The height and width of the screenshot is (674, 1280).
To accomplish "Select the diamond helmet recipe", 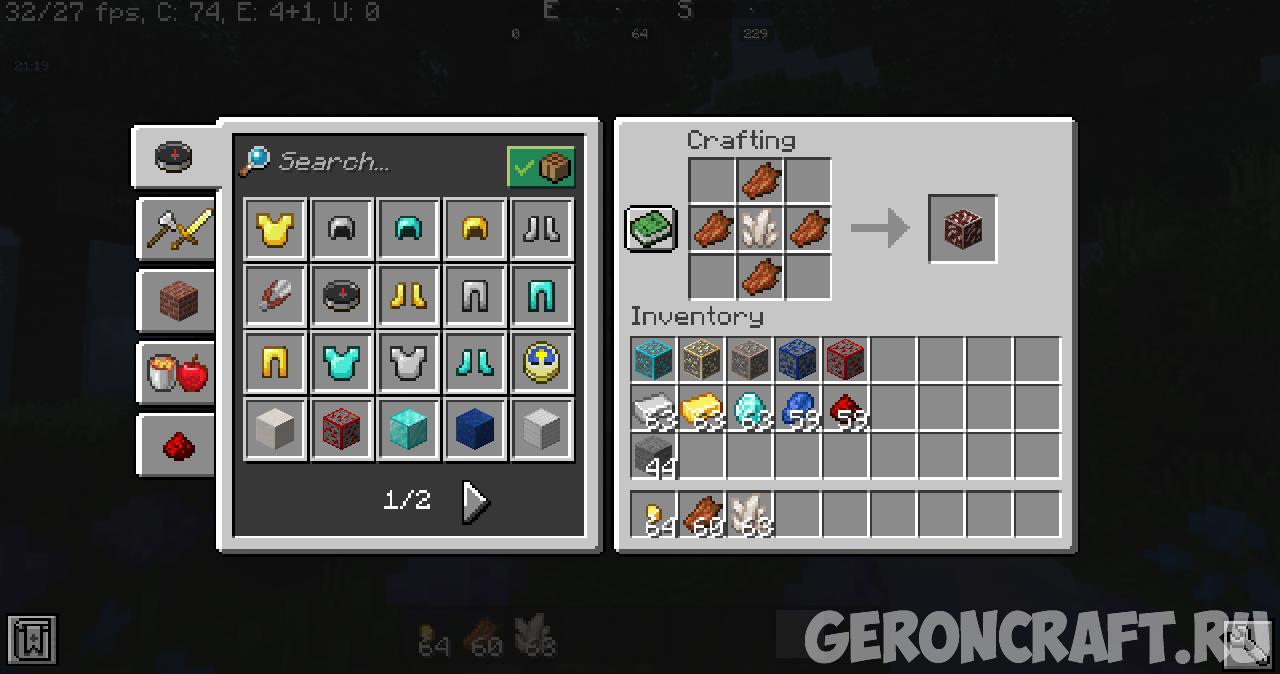I will [408, 230].
